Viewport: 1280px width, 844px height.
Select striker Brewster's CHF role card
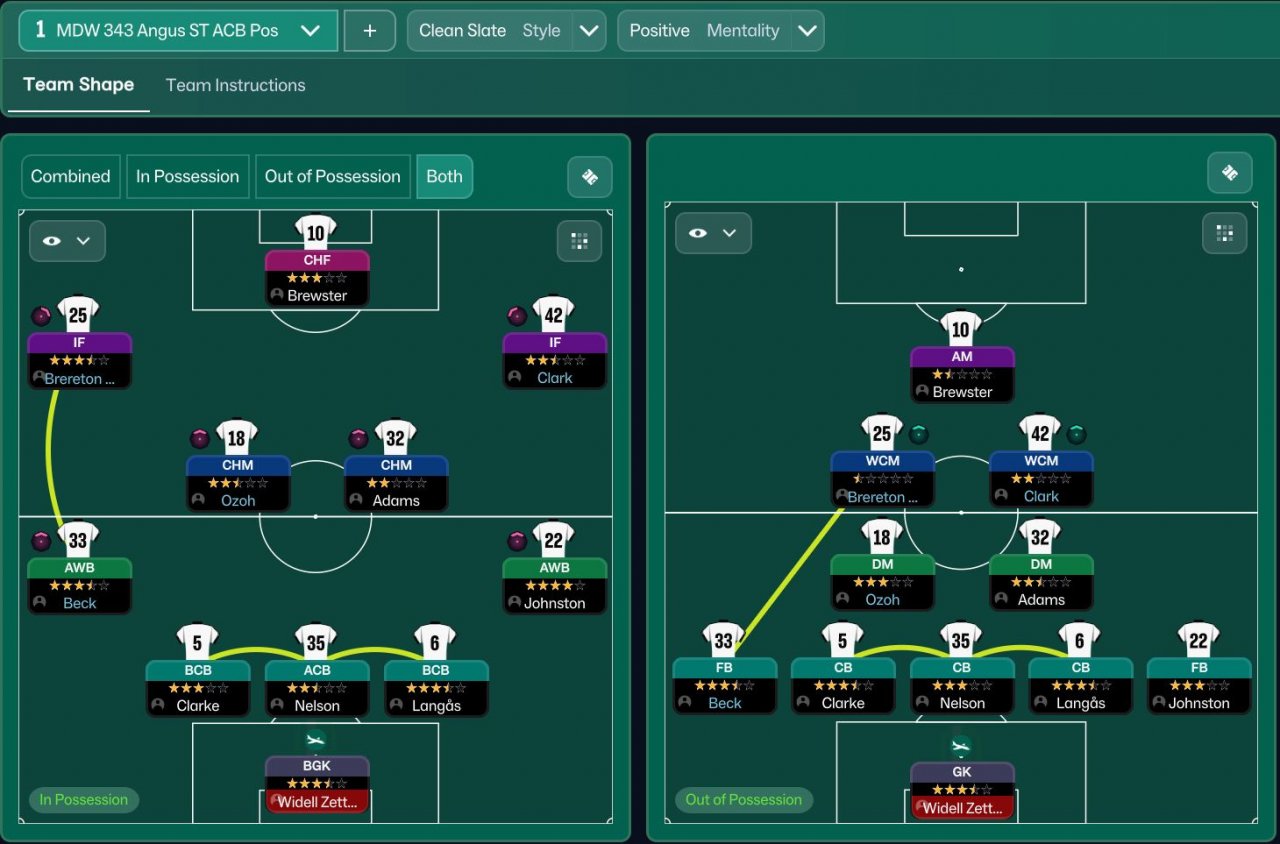[x=317, y=278]
